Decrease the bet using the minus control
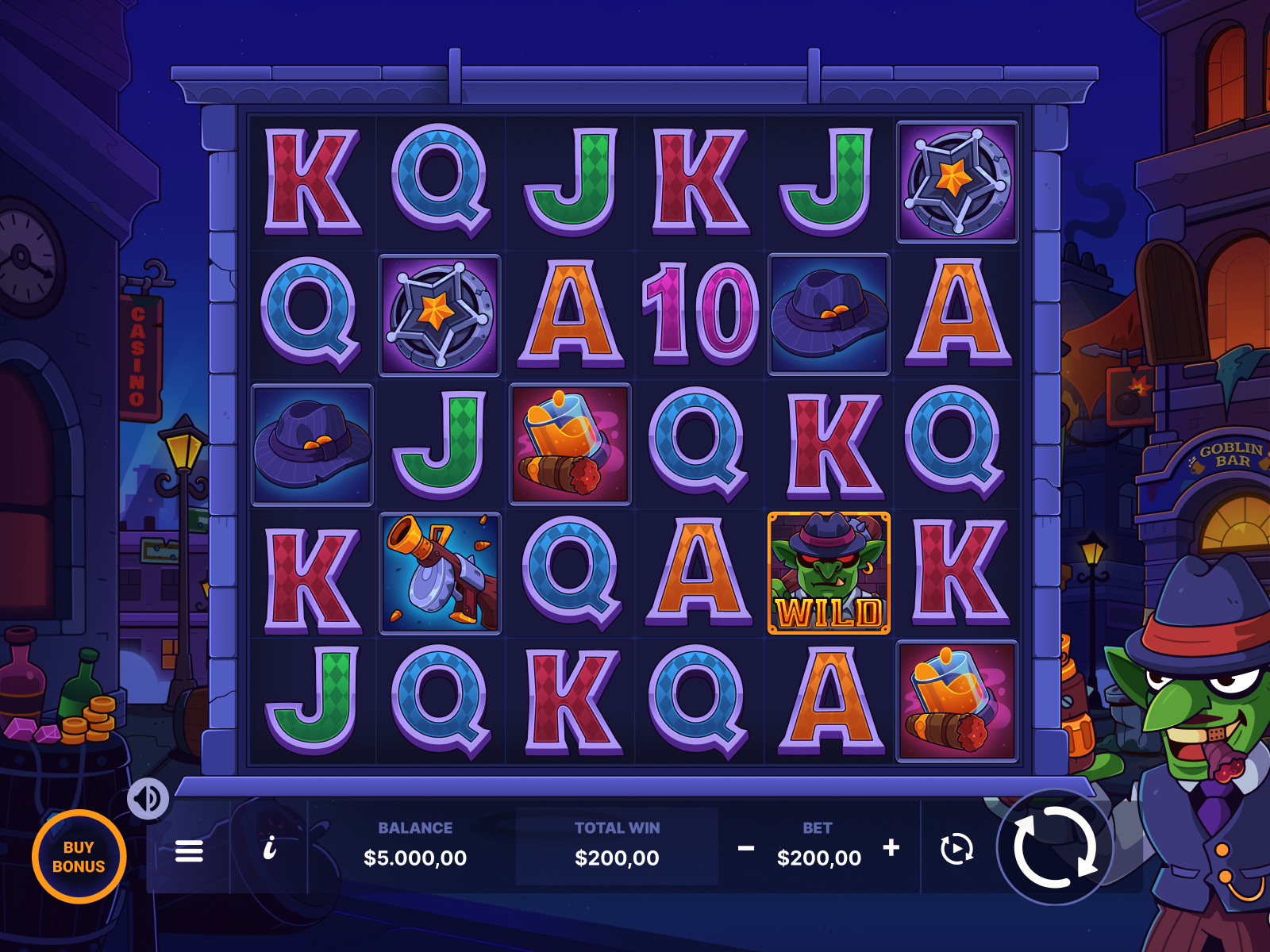The image size is (1270, 952). click(x=745, y=847)
